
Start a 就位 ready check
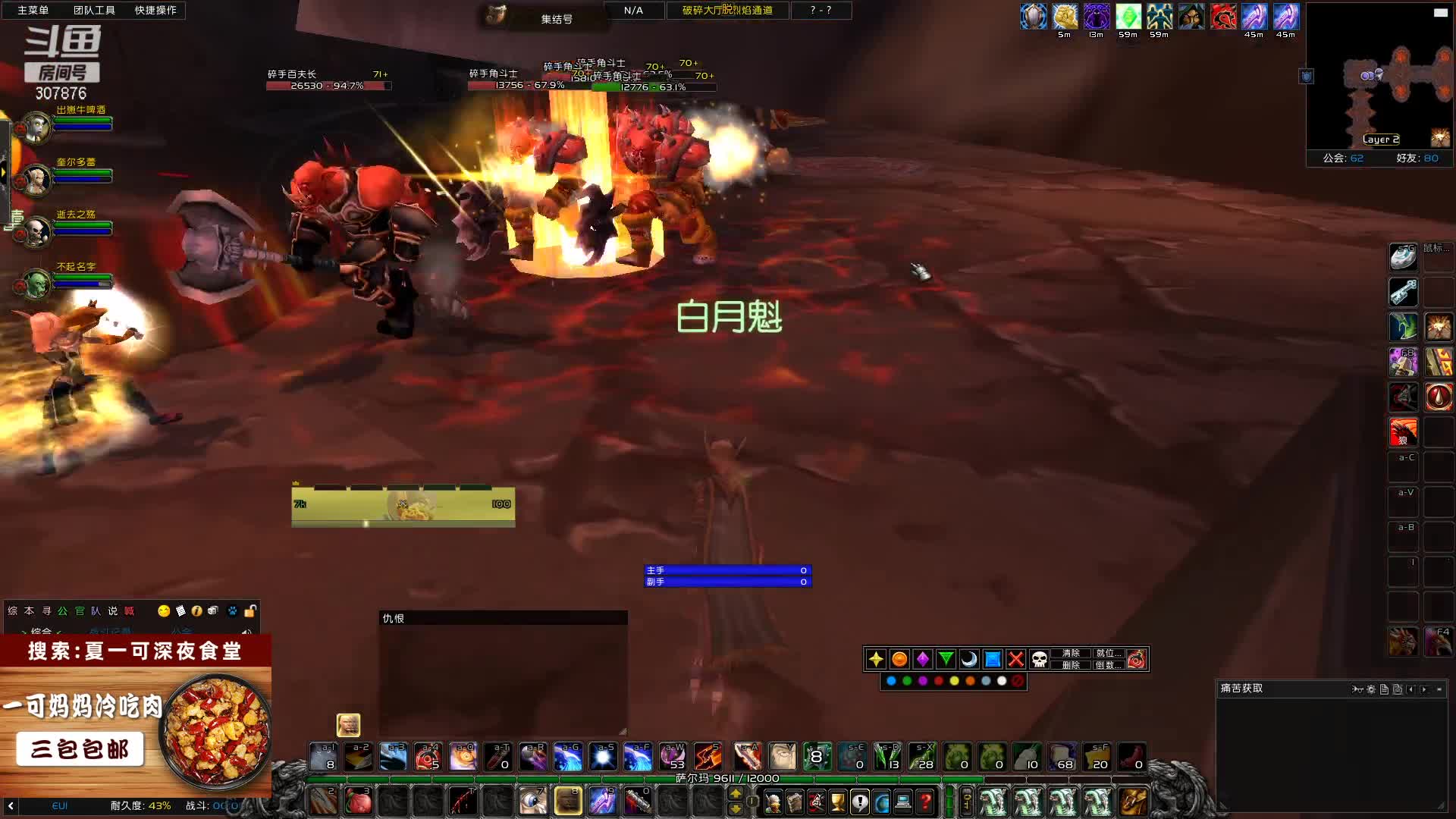pyautogui.click(x=1105, y=653)
